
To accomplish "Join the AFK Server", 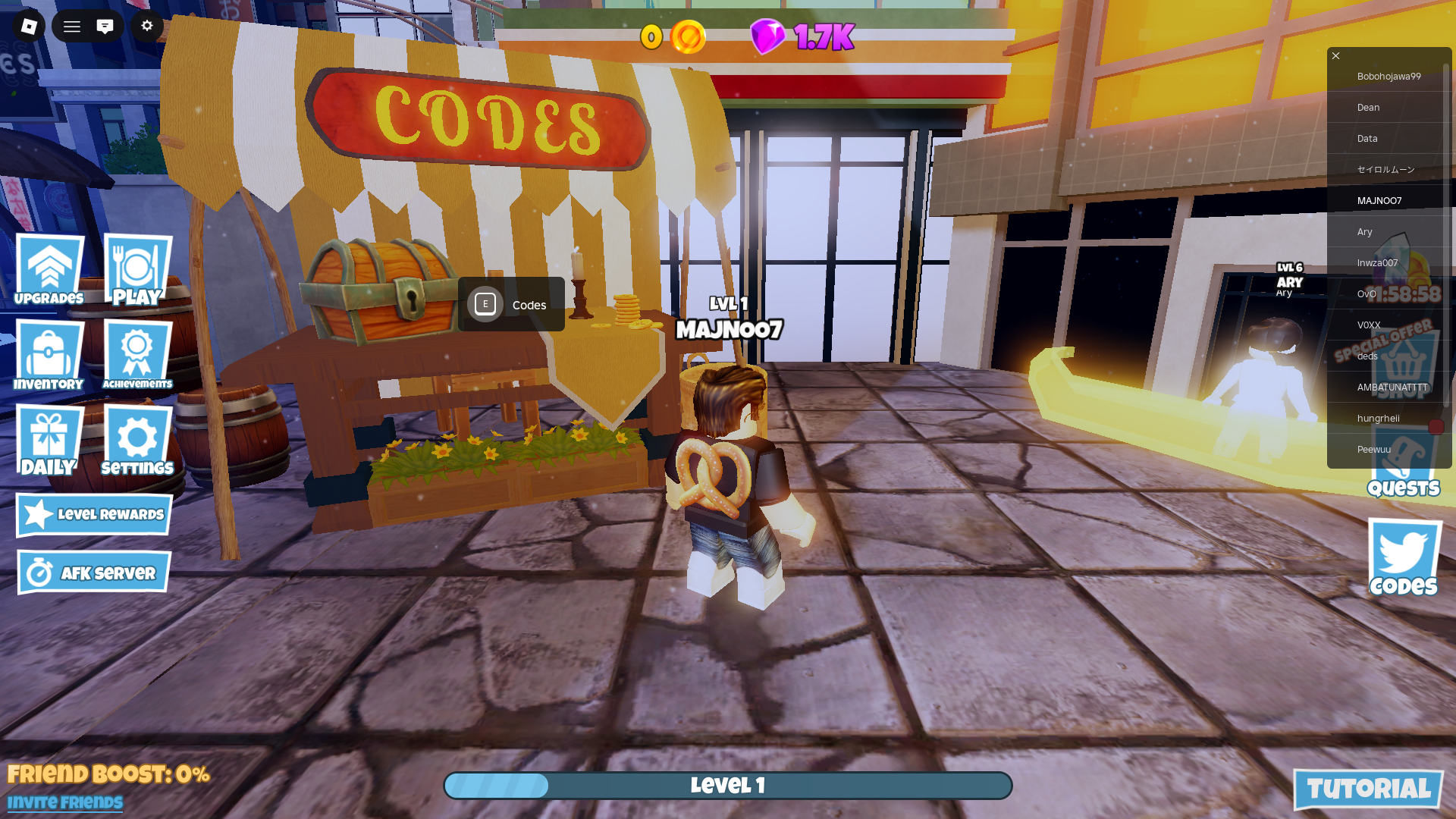I will click(94, 573).
